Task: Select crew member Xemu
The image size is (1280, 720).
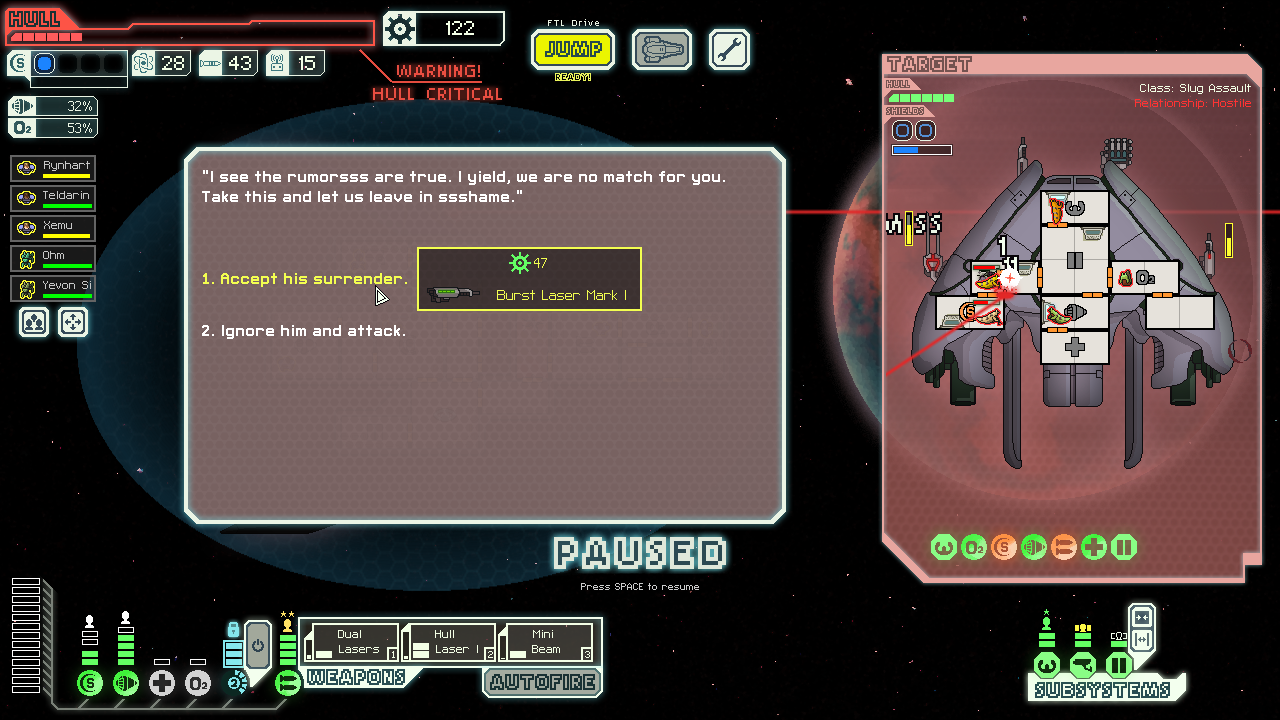Action: click(x=54, y=228)
